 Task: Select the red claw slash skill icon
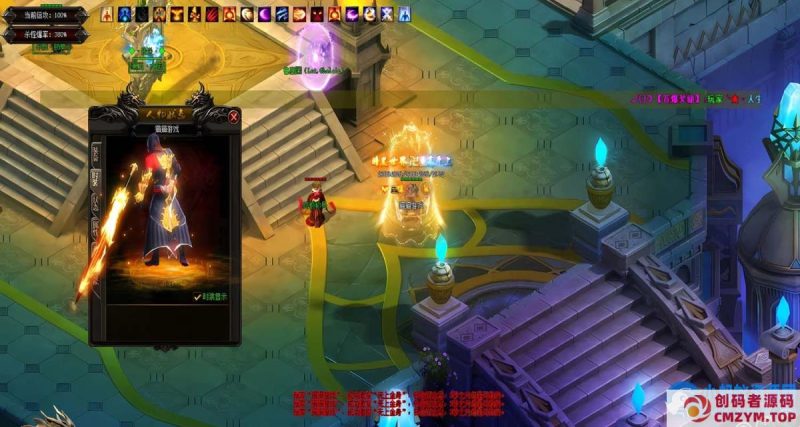coord(211,15)
